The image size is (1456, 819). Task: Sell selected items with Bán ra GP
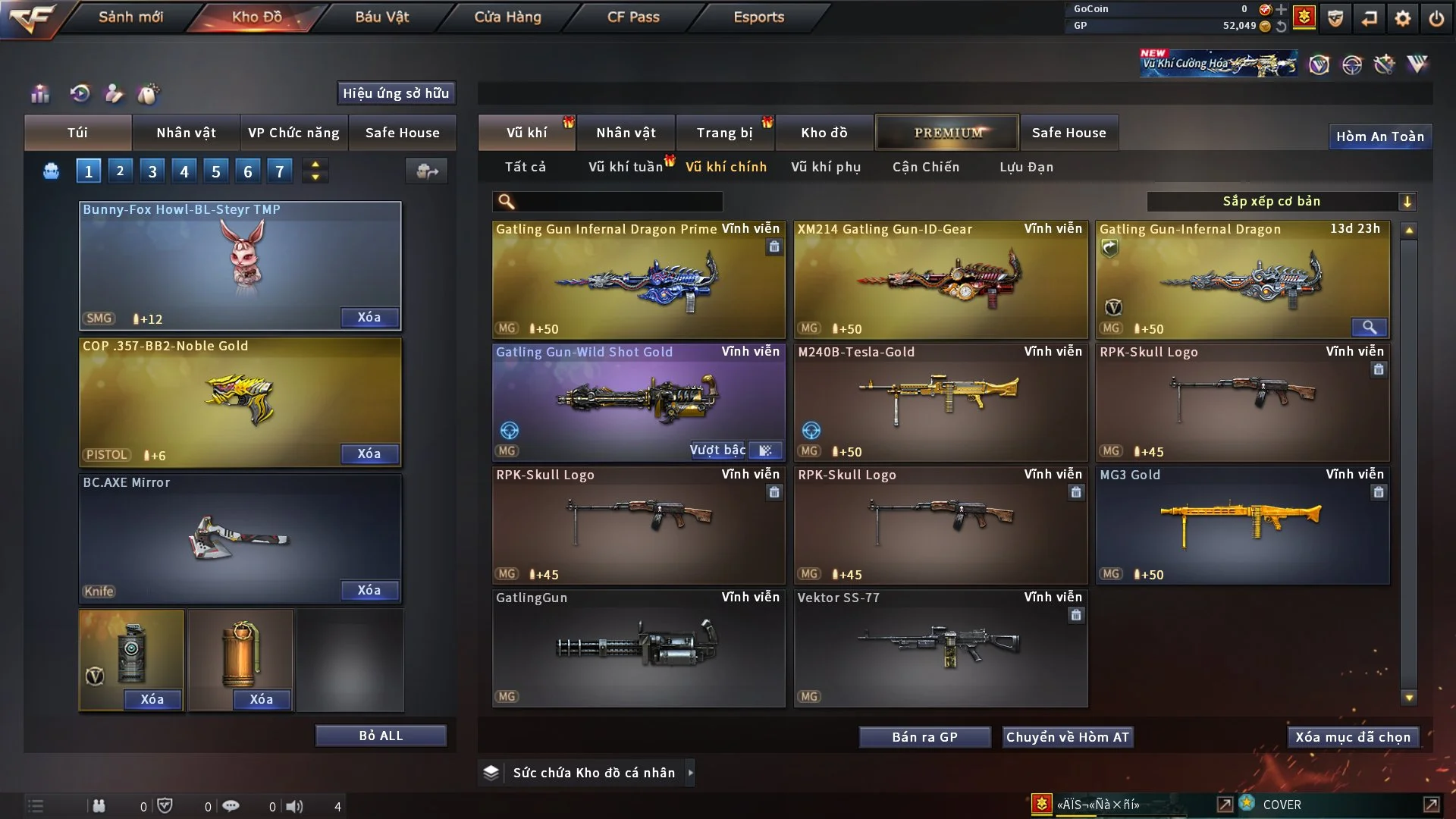click(924, 737)
